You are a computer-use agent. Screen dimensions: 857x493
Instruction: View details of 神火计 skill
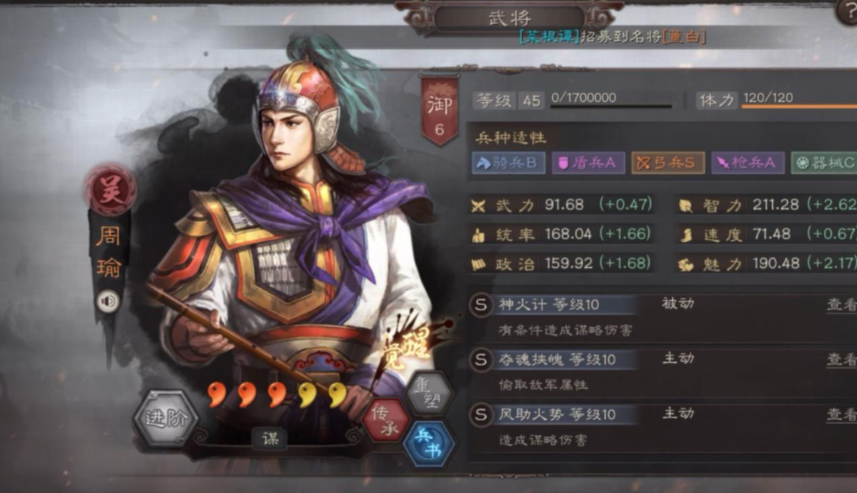pyautogui.click(x=841, y=305)
